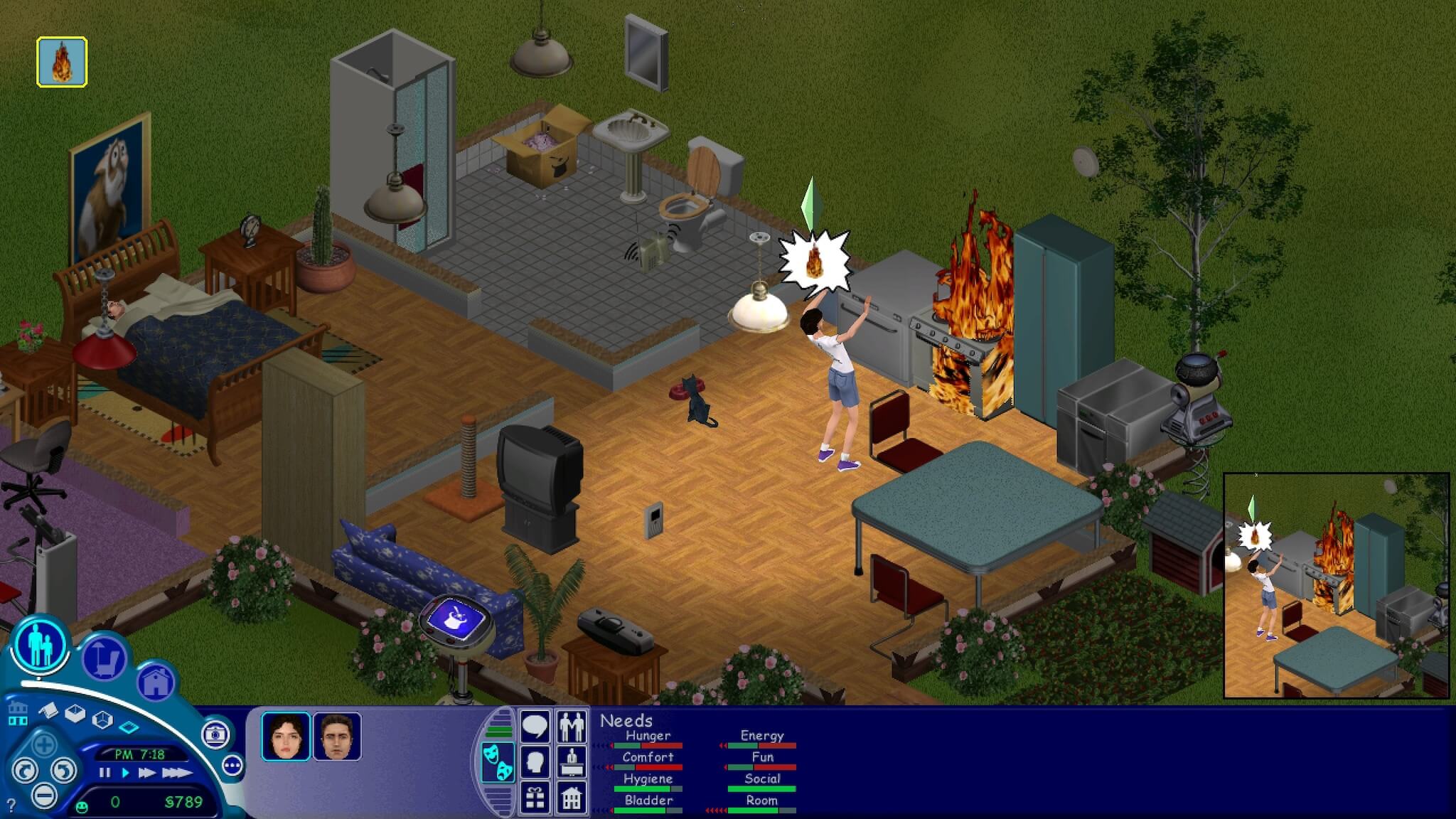1456x819 pixels.
Task: Activate ultra speed with the triple-arrow button
Action: [178, 773]
